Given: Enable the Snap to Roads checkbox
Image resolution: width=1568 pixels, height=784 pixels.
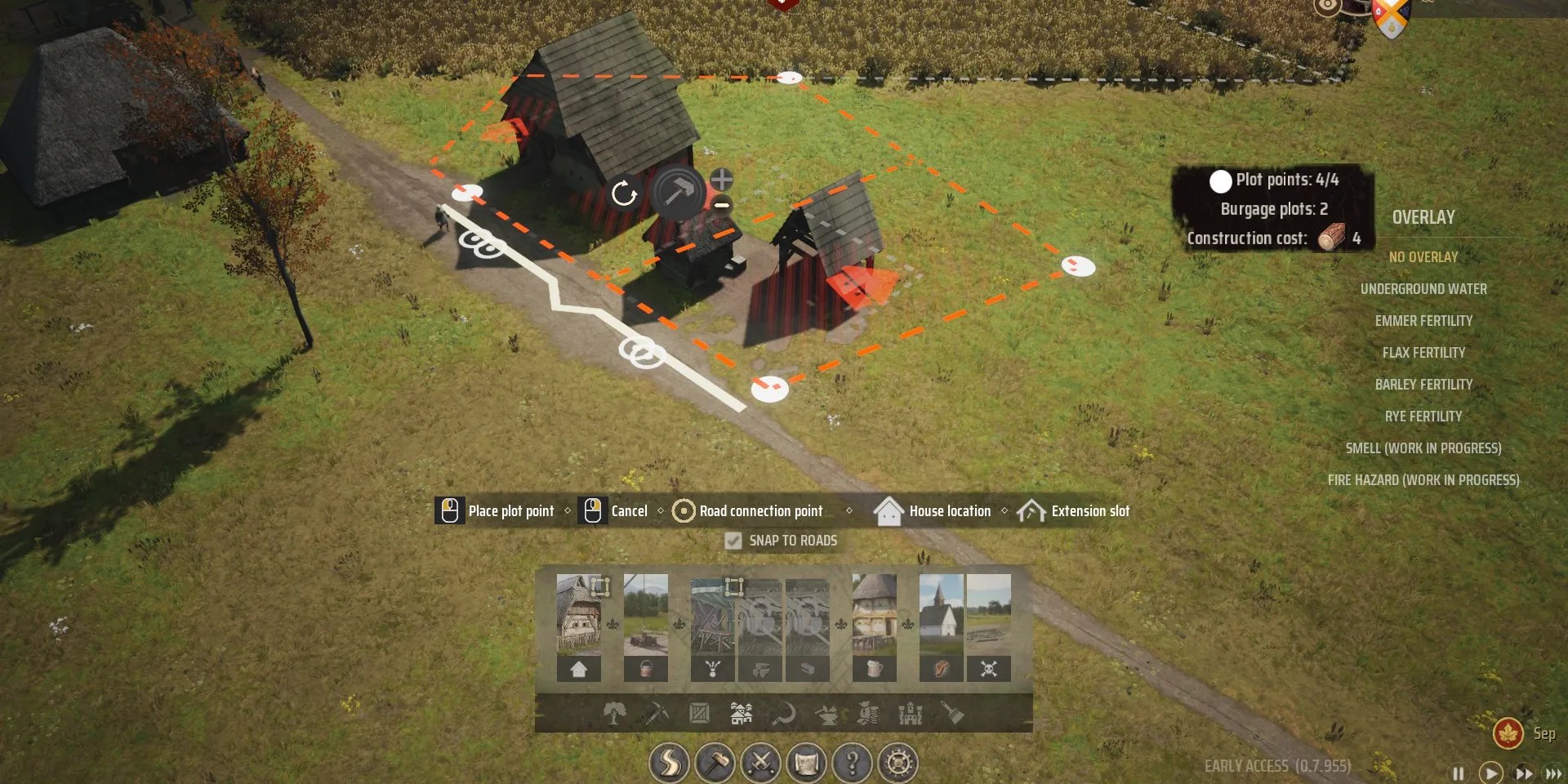Looking at the screenshot, I should click(733, 540).
